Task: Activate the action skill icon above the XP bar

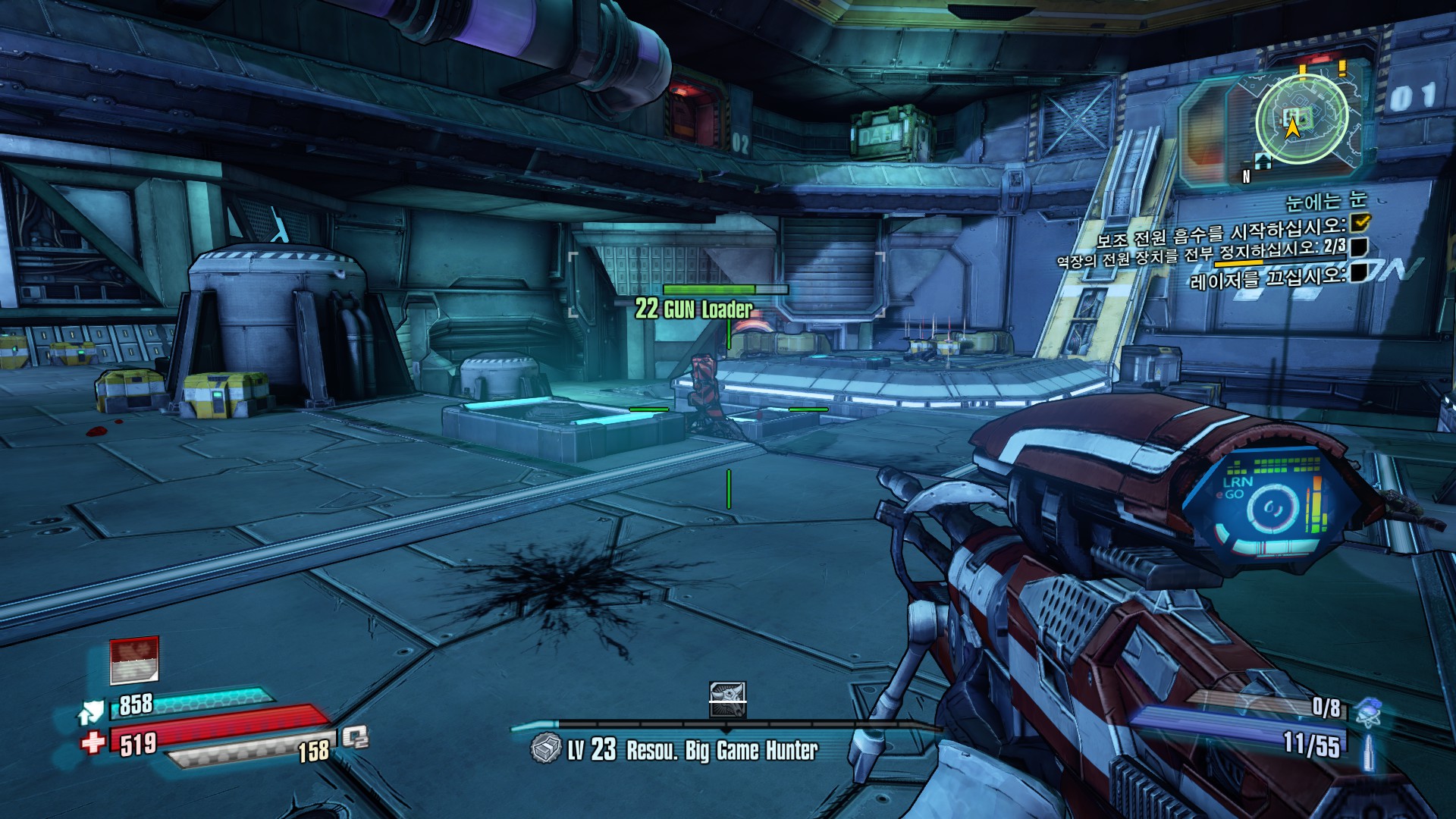Action: click(x=727, y=699)
